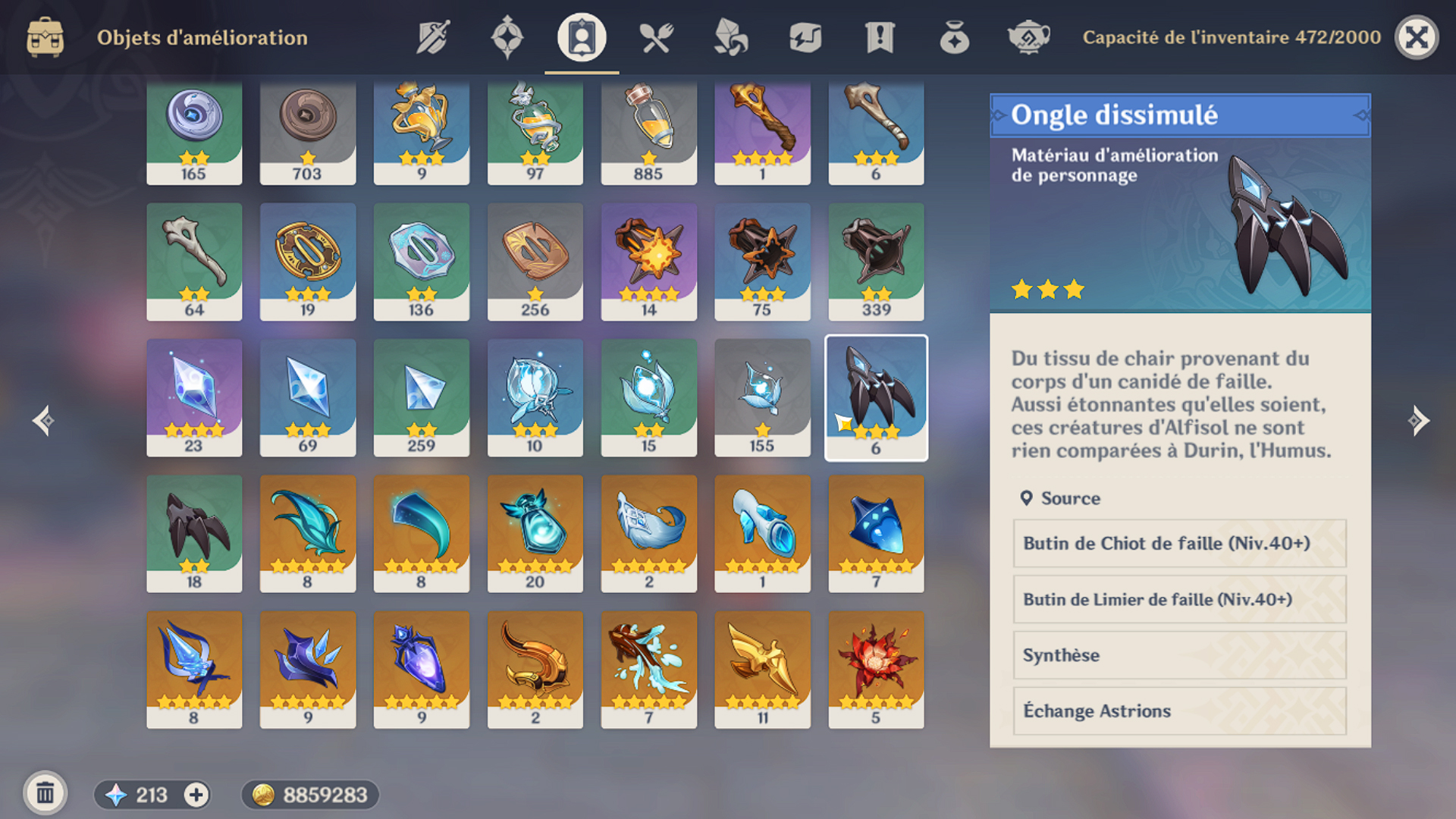Open the quest items tab
The height and width of the screenshot is (819, 1456).
click(880, 37)
